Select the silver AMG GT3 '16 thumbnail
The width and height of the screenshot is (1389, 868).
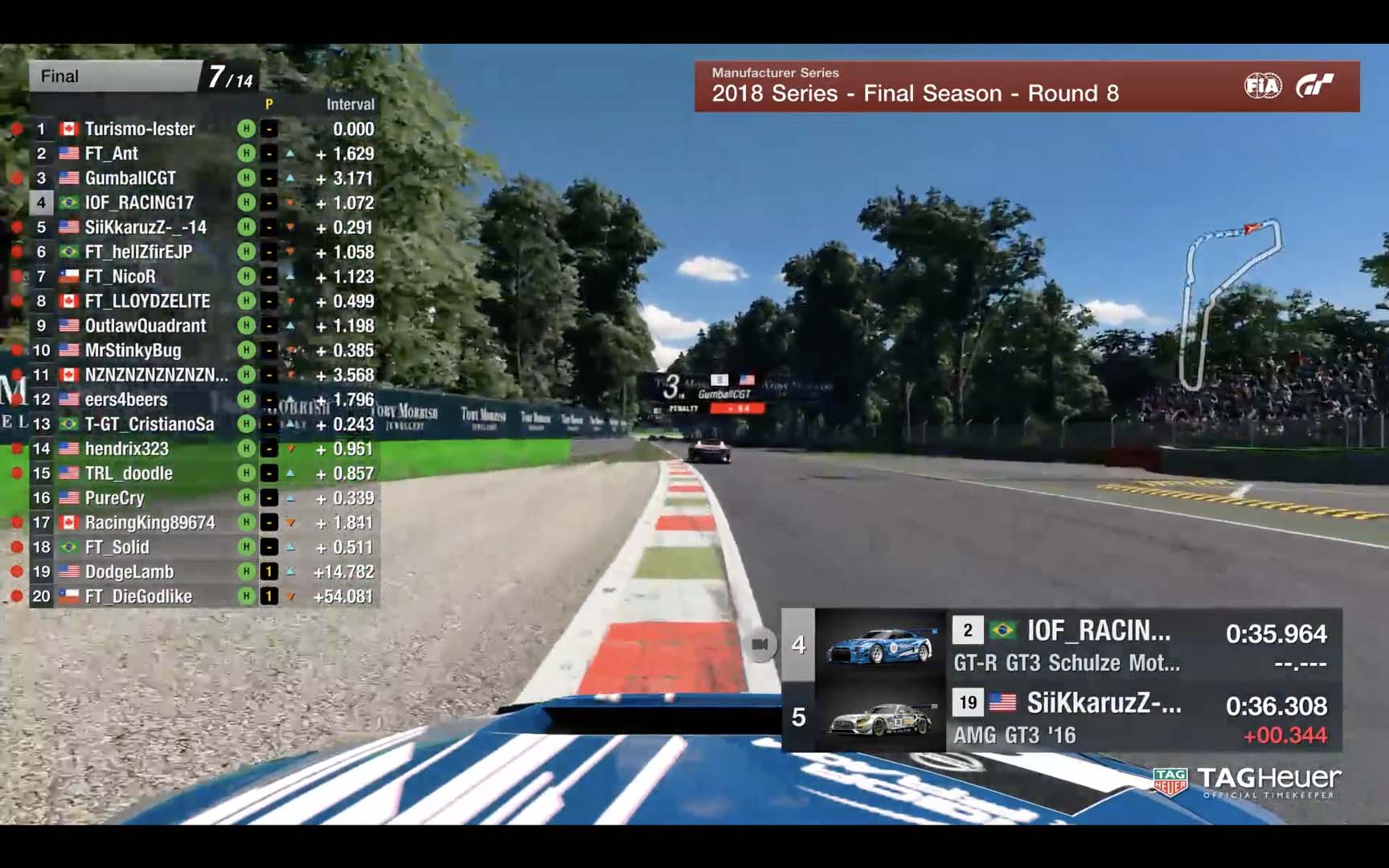tap(880, 718)
